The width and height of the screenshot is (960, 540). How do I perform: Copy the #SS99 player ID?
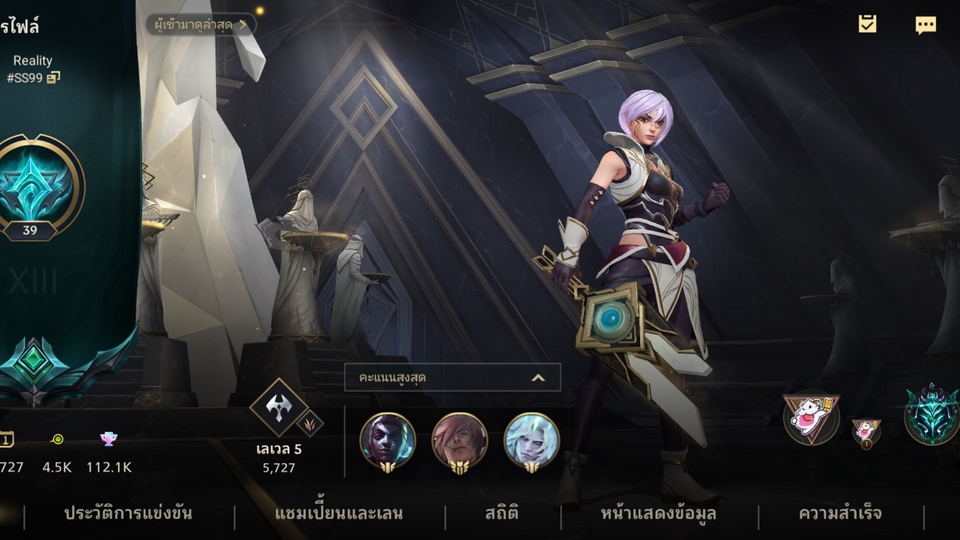[x=53, y=78]
